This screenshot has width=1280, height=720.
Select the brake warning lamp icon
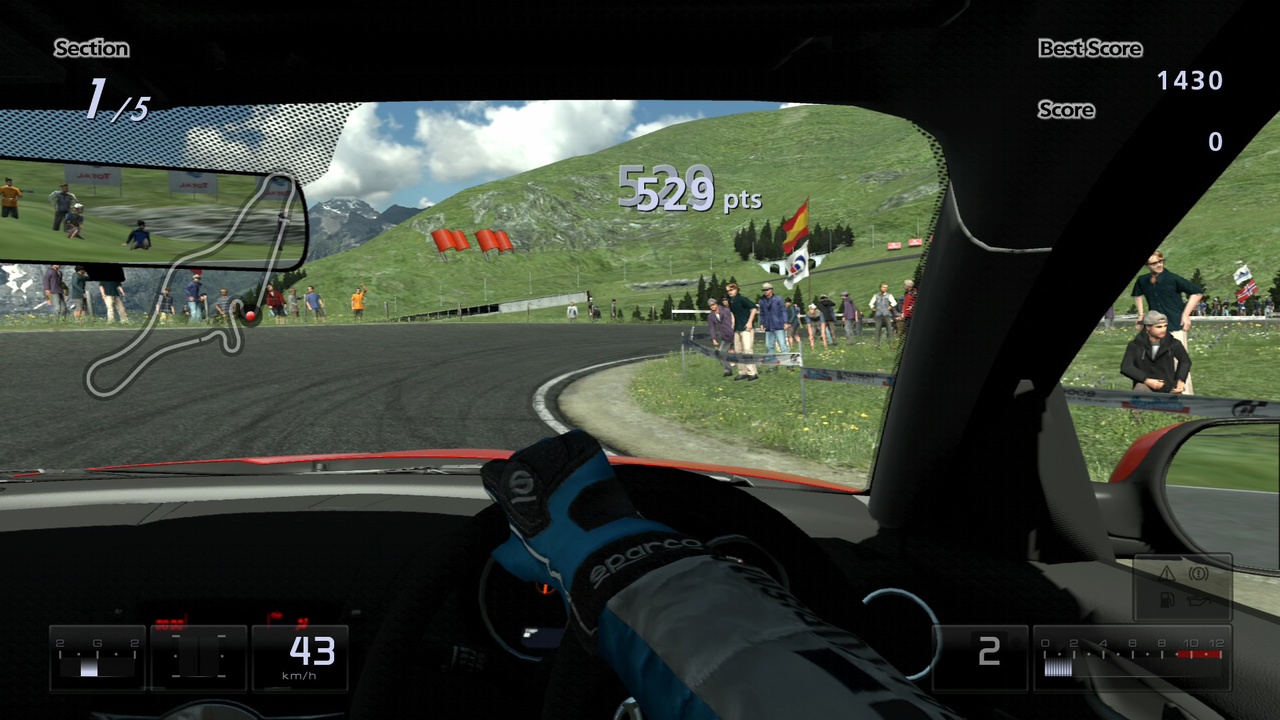pos(1199,573)
